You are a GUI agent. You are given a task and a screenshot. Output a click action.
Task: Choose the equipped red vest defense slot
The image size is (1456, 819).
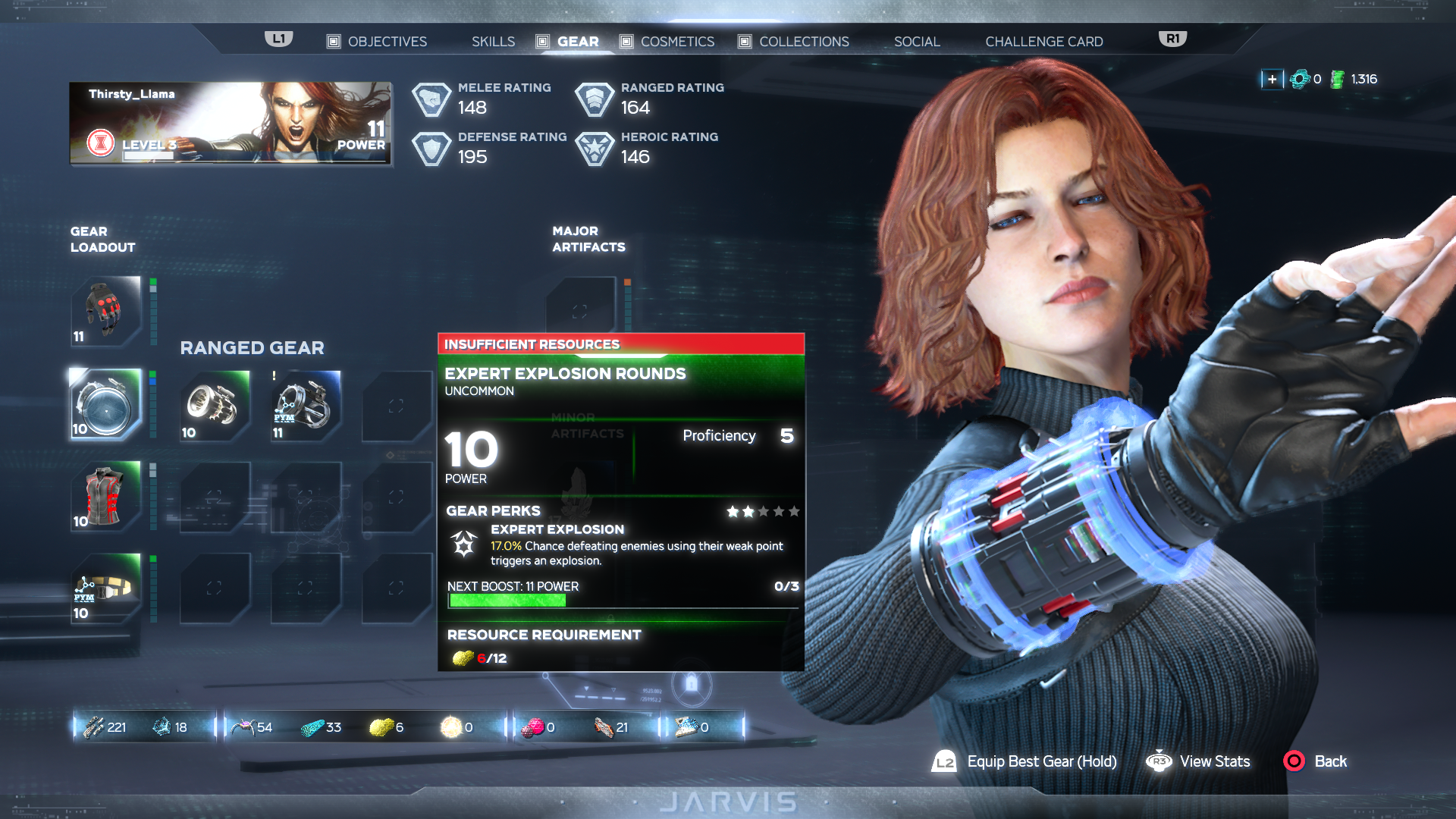coord(106,497)
